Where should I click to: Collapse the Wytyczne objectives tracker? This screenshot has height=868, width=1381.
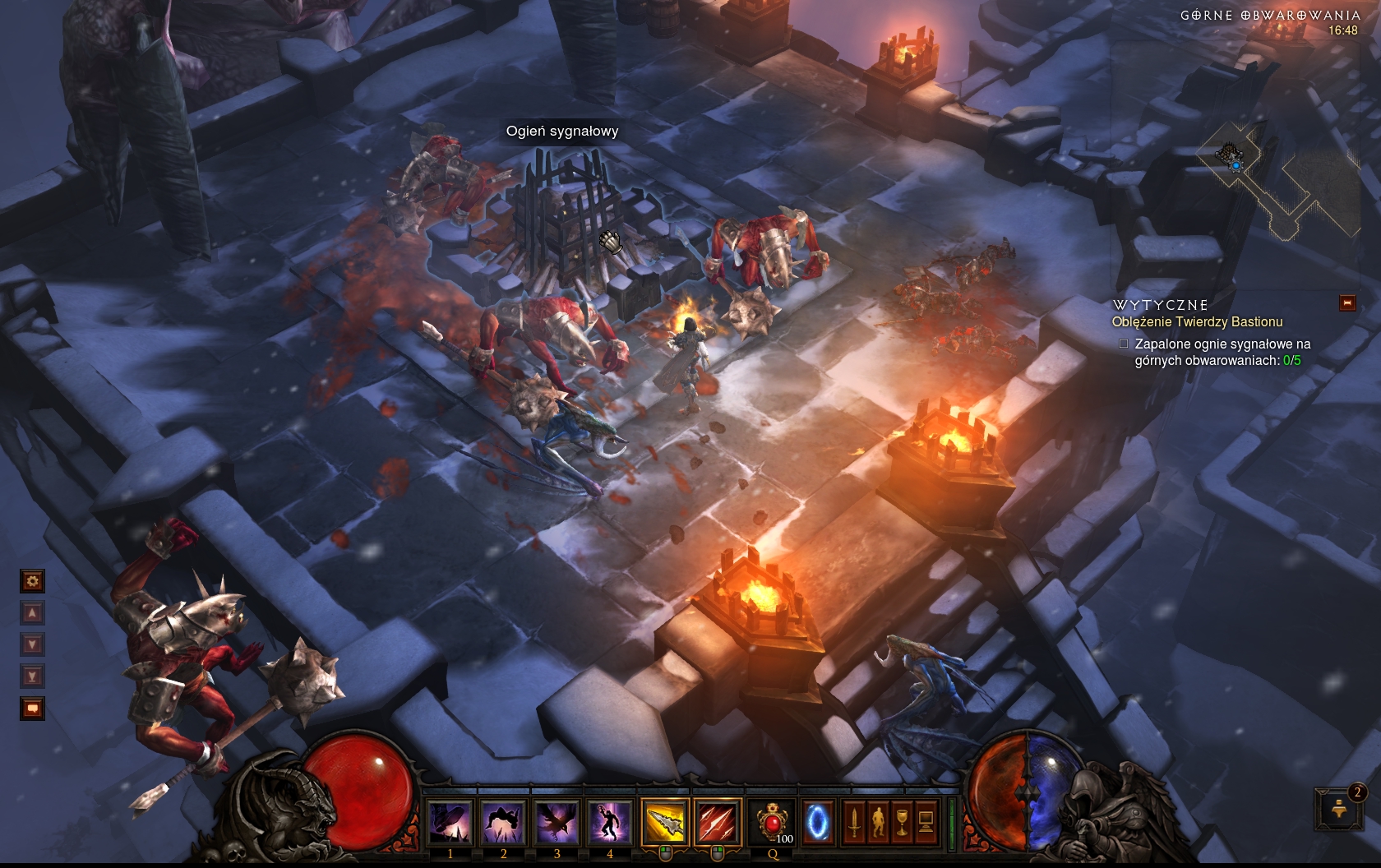pos(1347,303)
